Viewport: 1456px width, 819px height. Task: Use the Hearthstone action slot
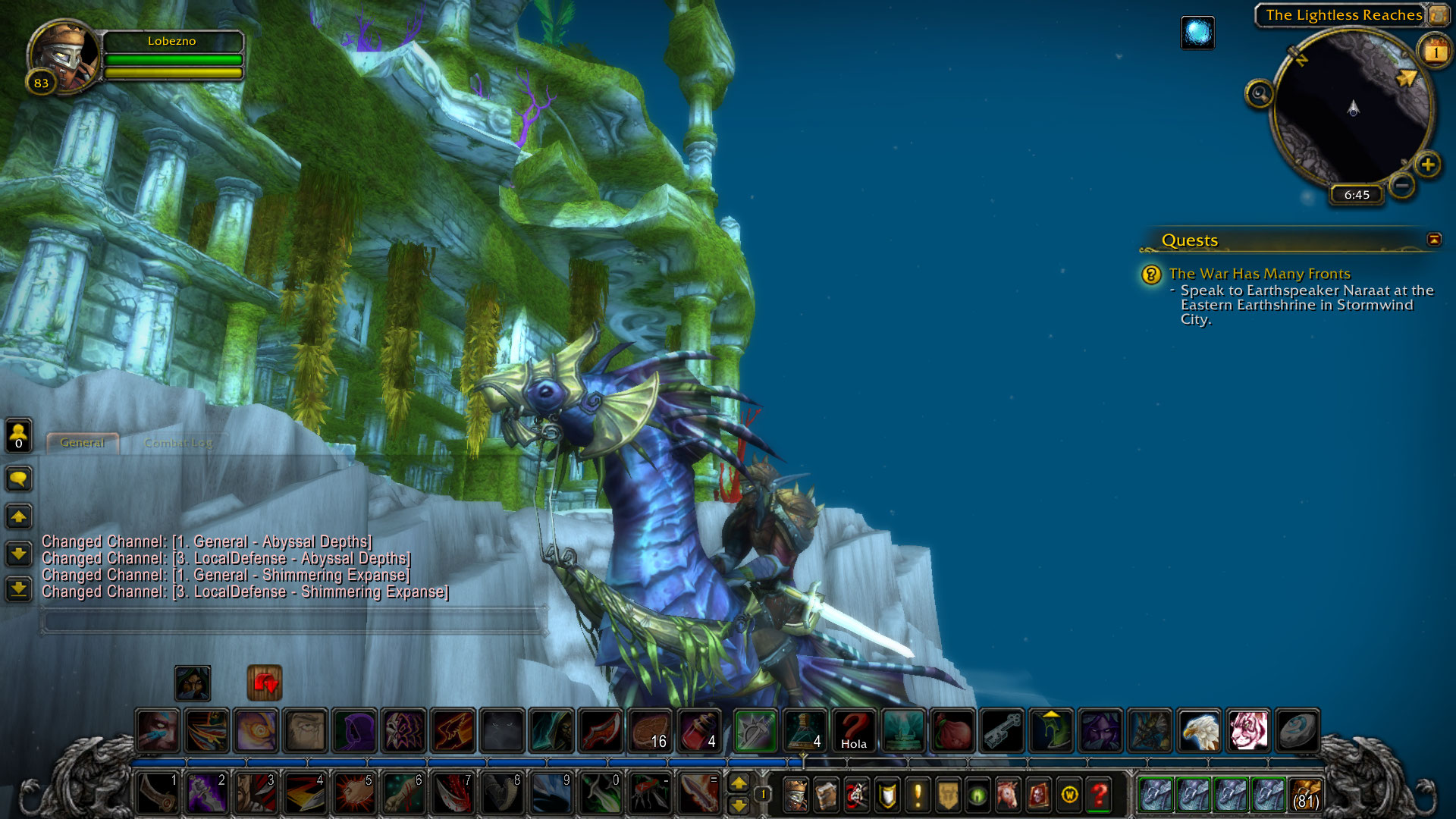(x=1297, y=731)
